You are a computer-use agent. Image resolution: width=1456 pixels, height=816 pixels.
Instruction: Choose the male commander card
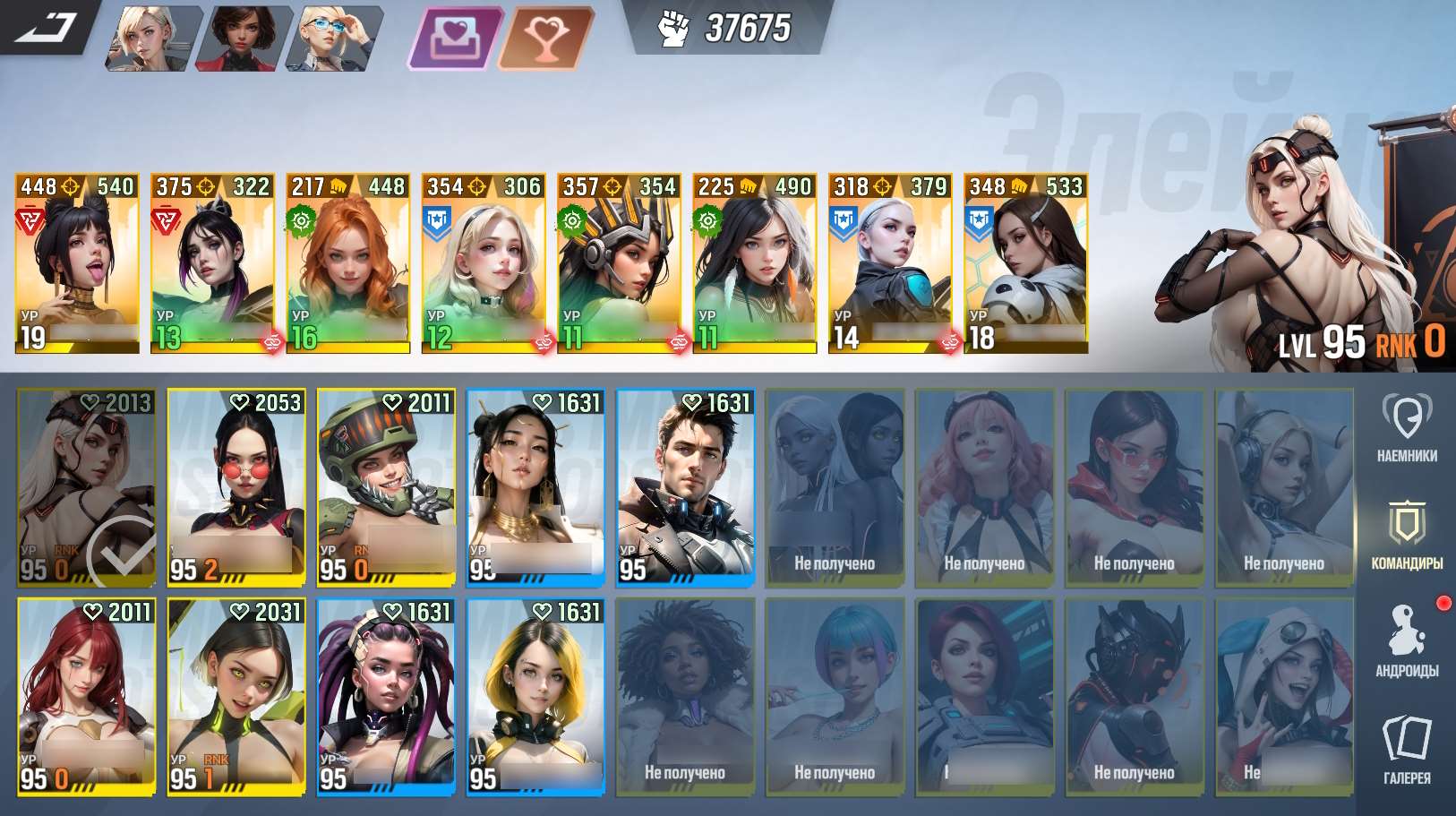pyautogui.click(x=686, y=487)
